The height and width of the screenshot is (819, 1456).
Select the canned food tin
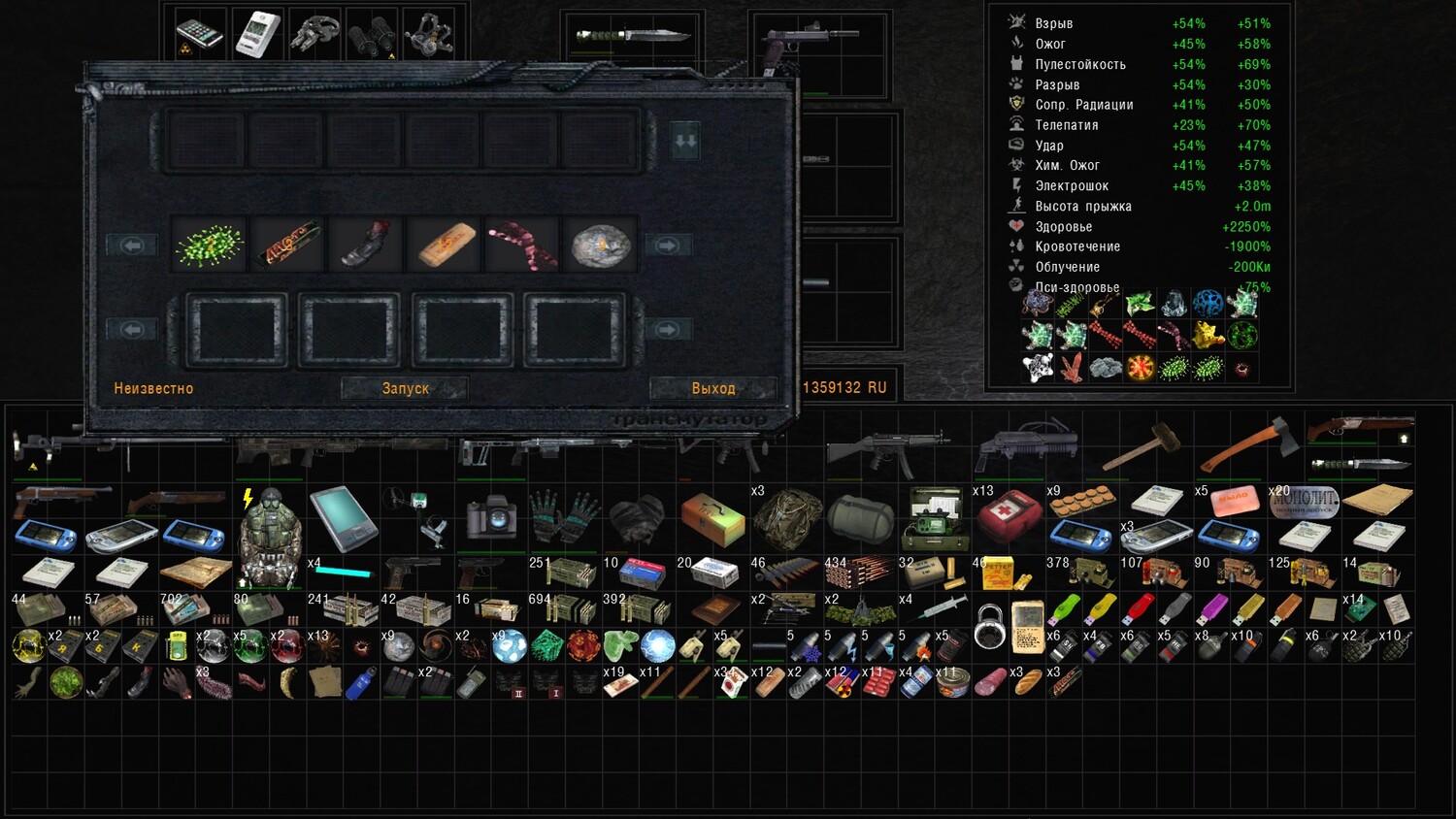[952, 683]
